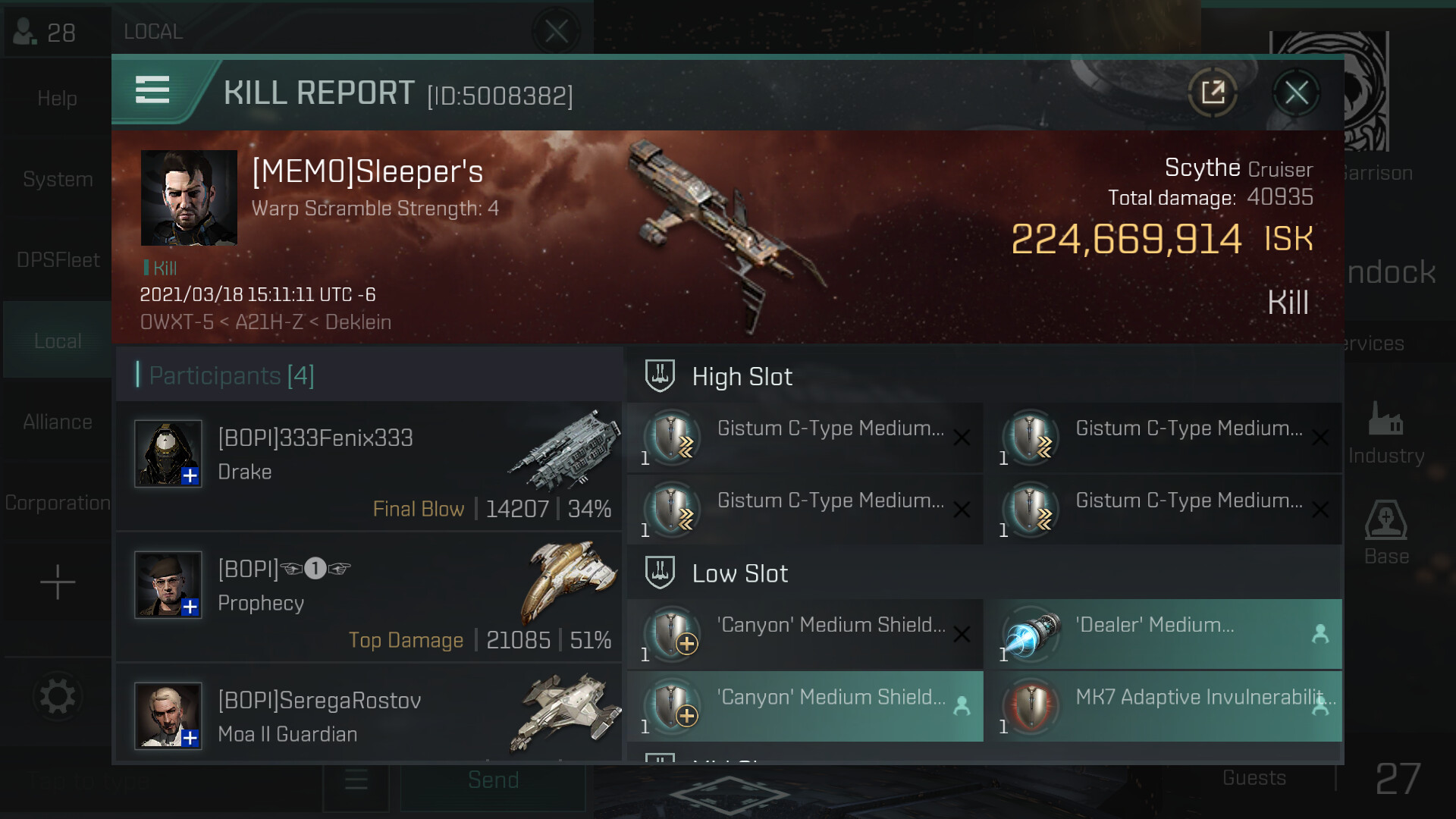The width and height of the screenshot is (1456, 819).
Task: Open the DPSFleet chat channel
Action: [x=58, y=260]
